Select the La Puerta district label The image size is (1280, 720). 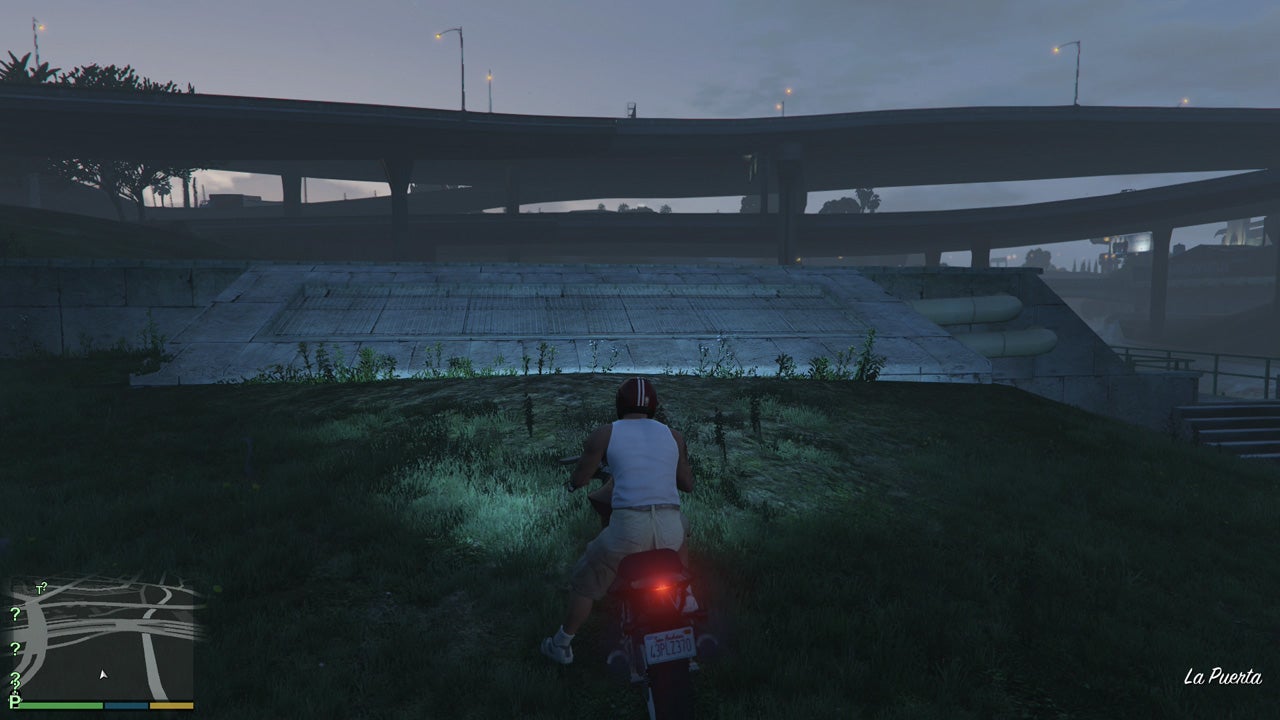tap(1224, 675)
